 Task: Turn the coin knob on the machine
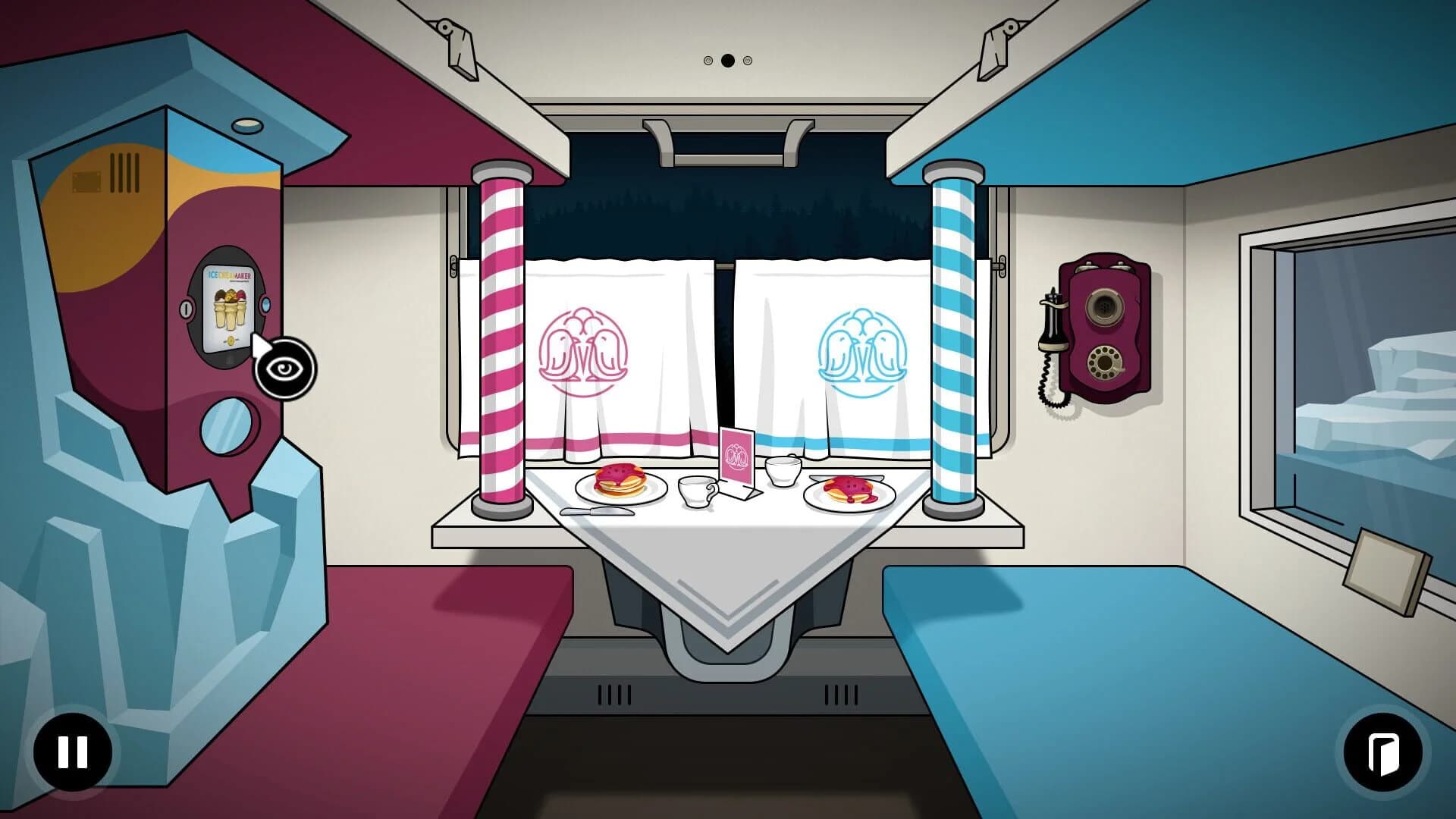[x=184, y=309]
